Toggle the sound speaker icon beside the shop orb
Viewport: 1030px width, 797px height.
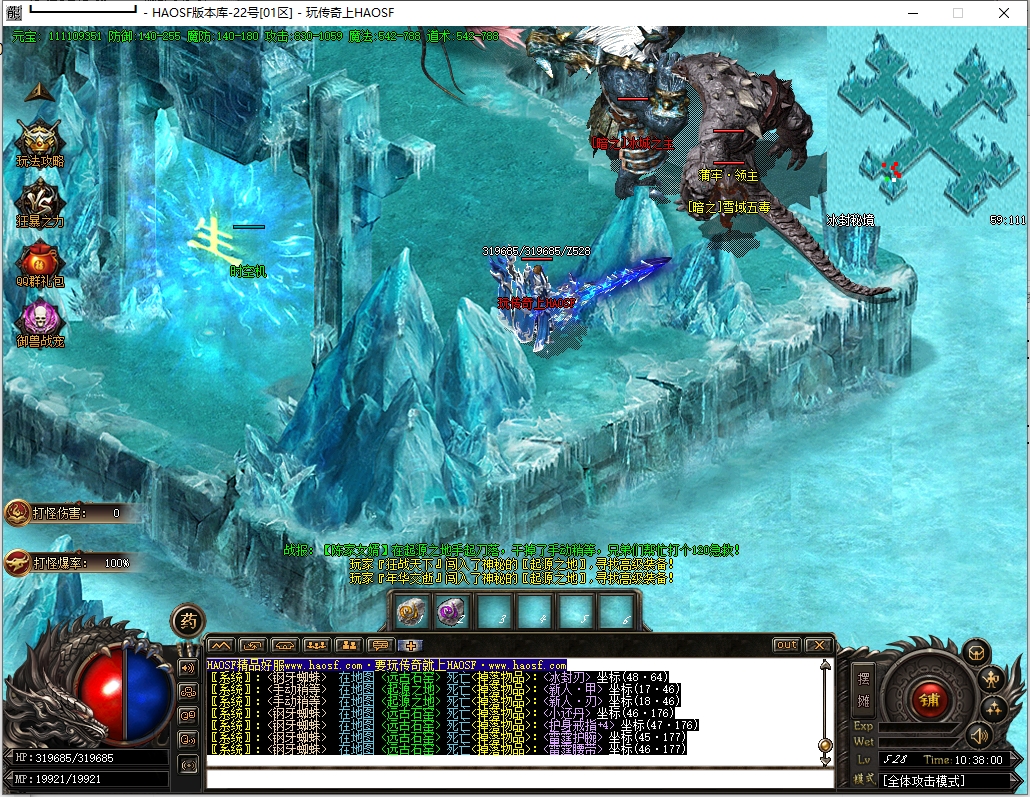[x=978, y=737]
